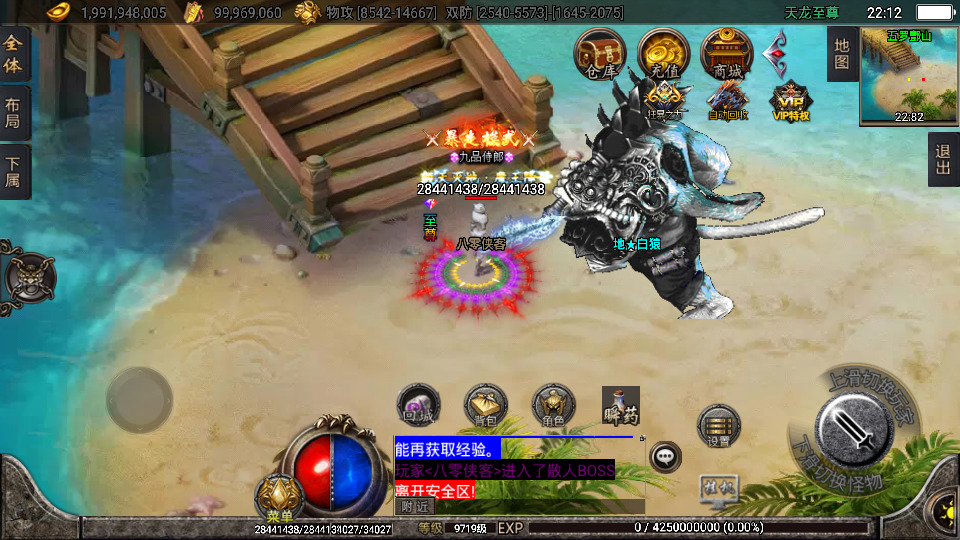This screenshot has width=960, height=540.
Task: Use the 回城 return-to-town skill
Action: [418, 405]
